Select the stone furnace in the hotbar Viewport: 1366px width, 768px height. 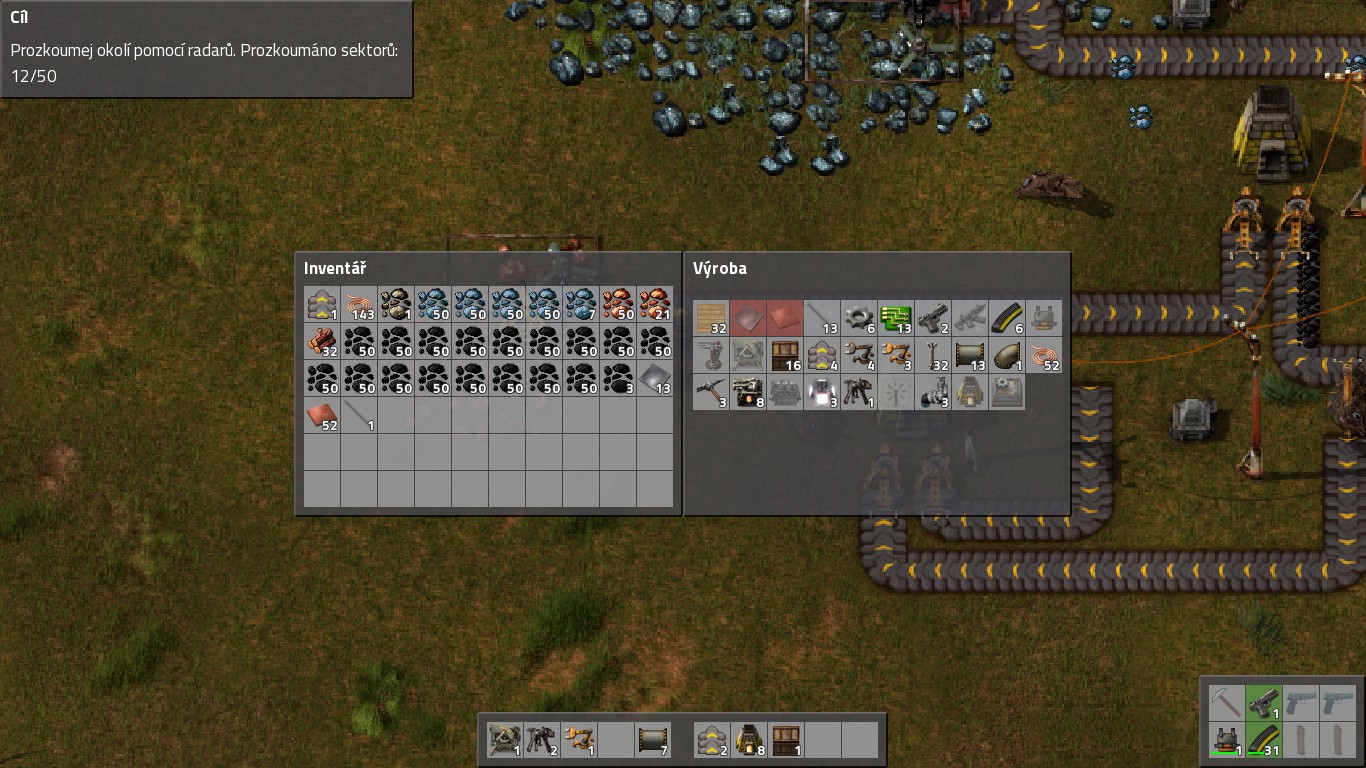(x=749, y=740)
